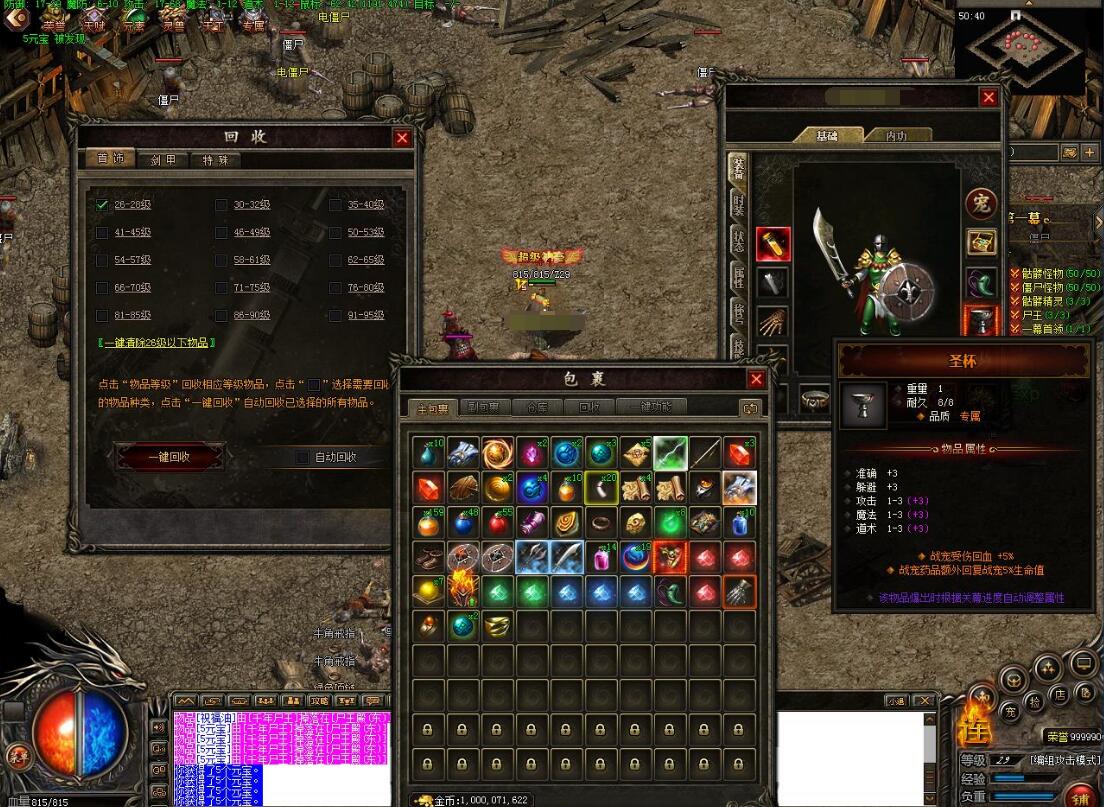This screenshot has width=1104, height=807.
Task: Uncheck the 26-28级 checkbox
Action: pos(102,205)
